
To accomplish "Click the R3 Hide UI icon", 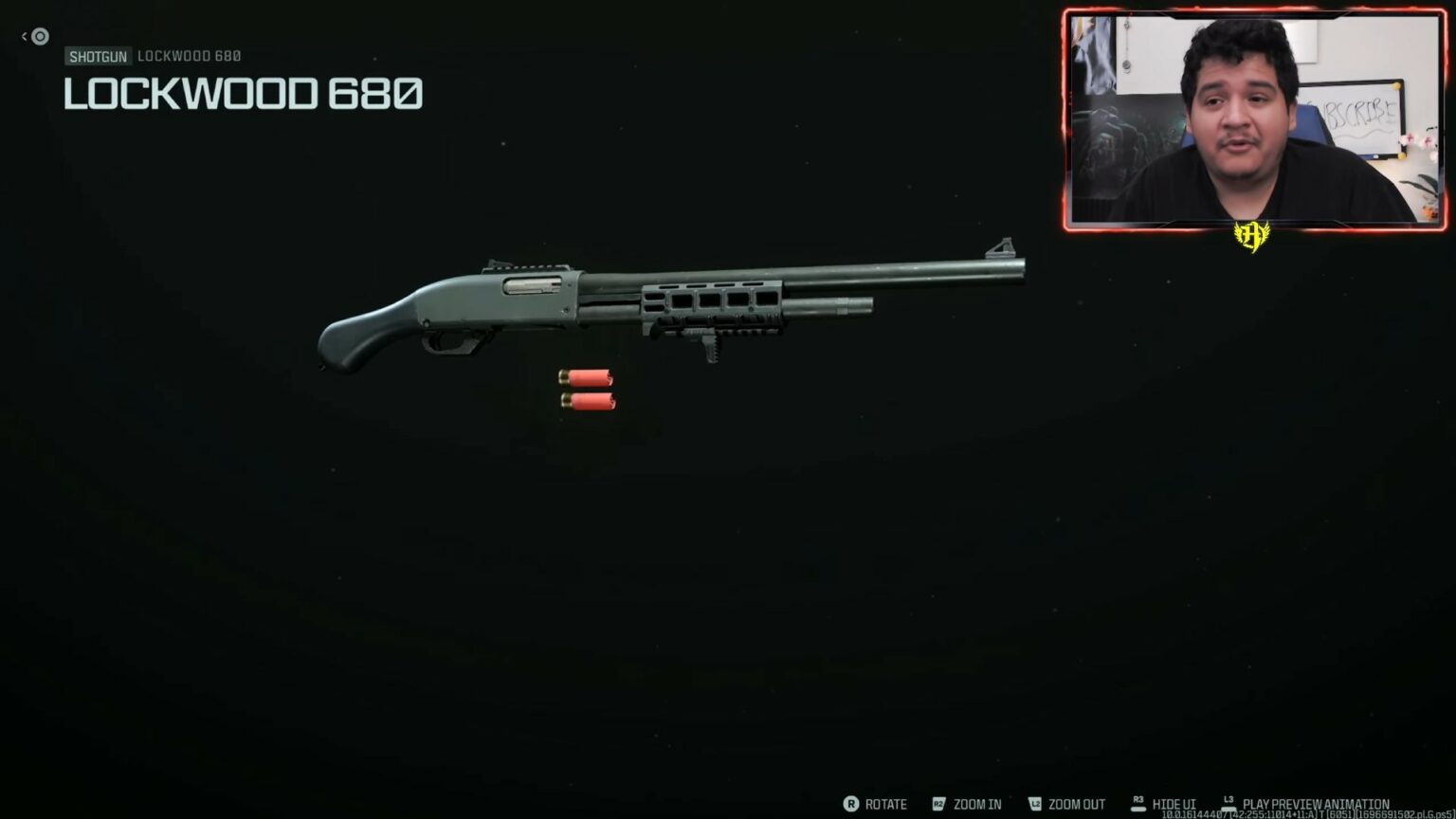I will pos(1137,802).
